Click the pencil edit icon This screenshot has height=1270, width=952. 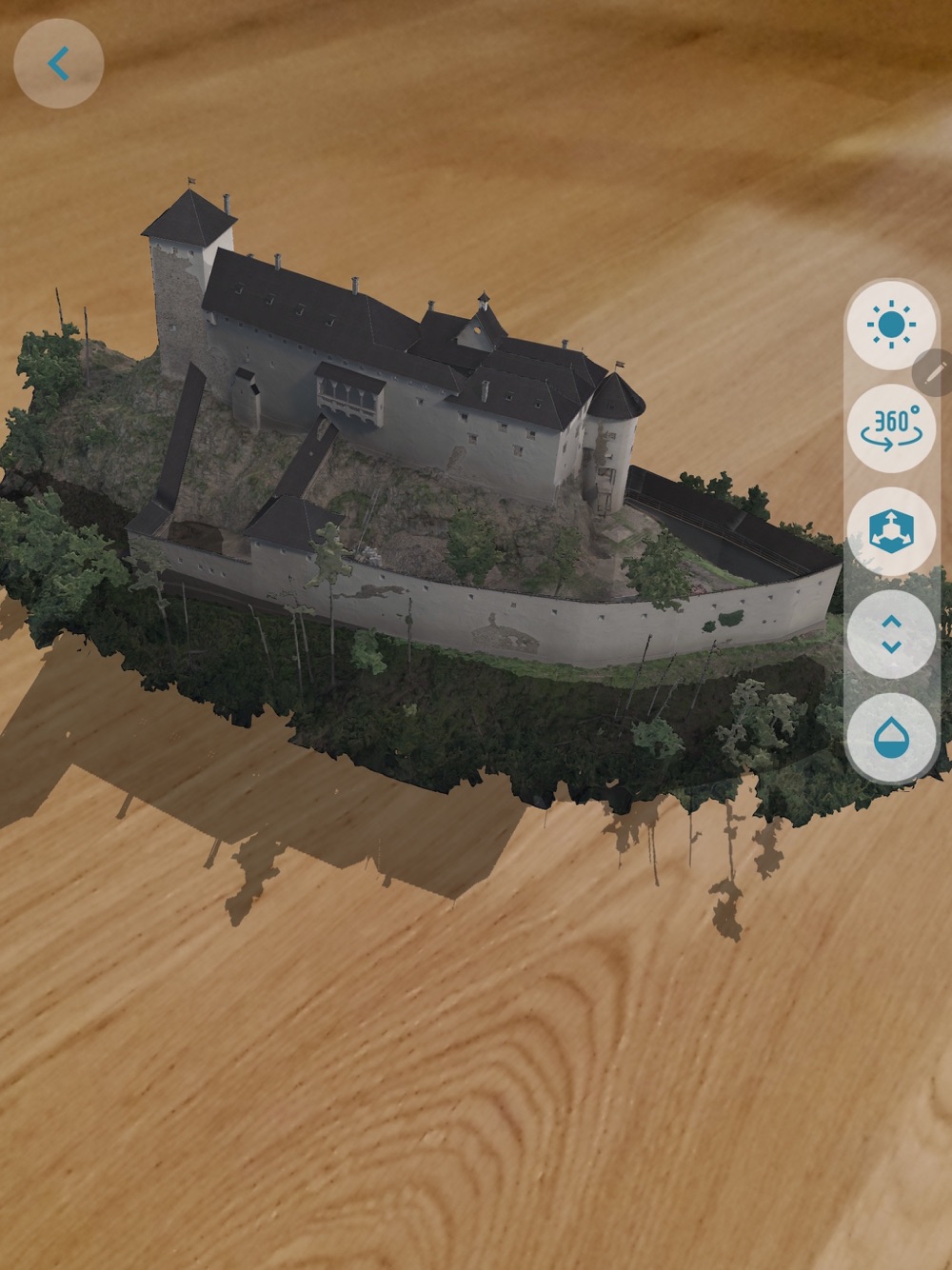tap(935, 371)
